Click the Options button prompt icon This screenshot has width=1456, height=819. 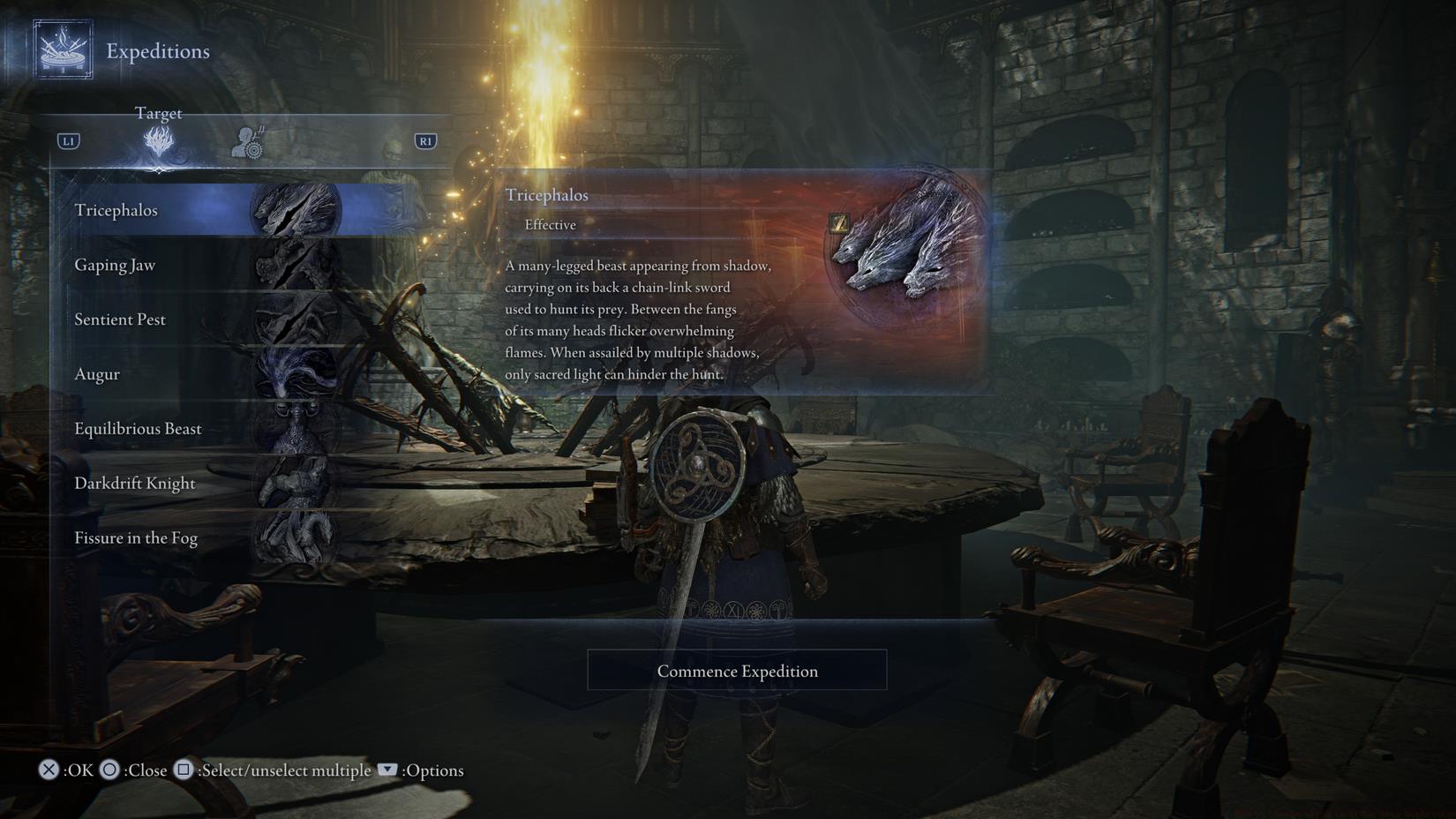coord(387,770)
